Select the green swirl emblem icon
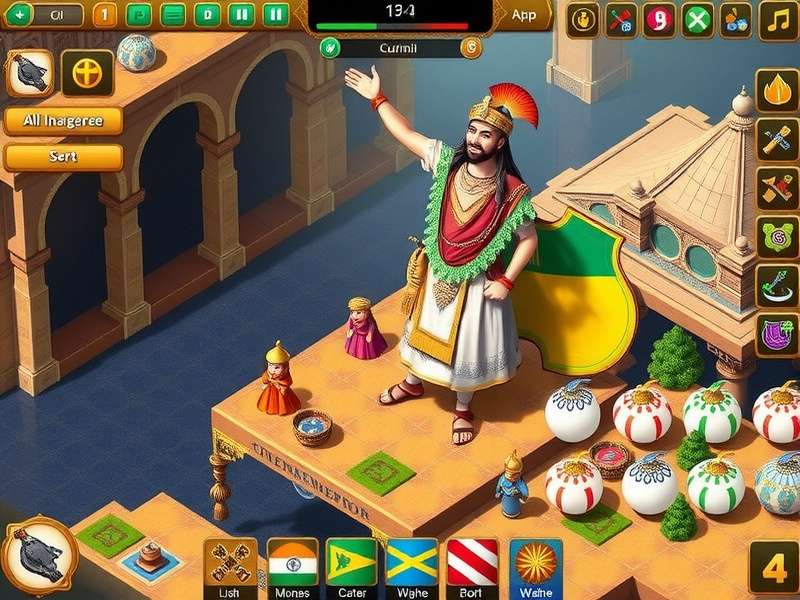 [776, 238]
